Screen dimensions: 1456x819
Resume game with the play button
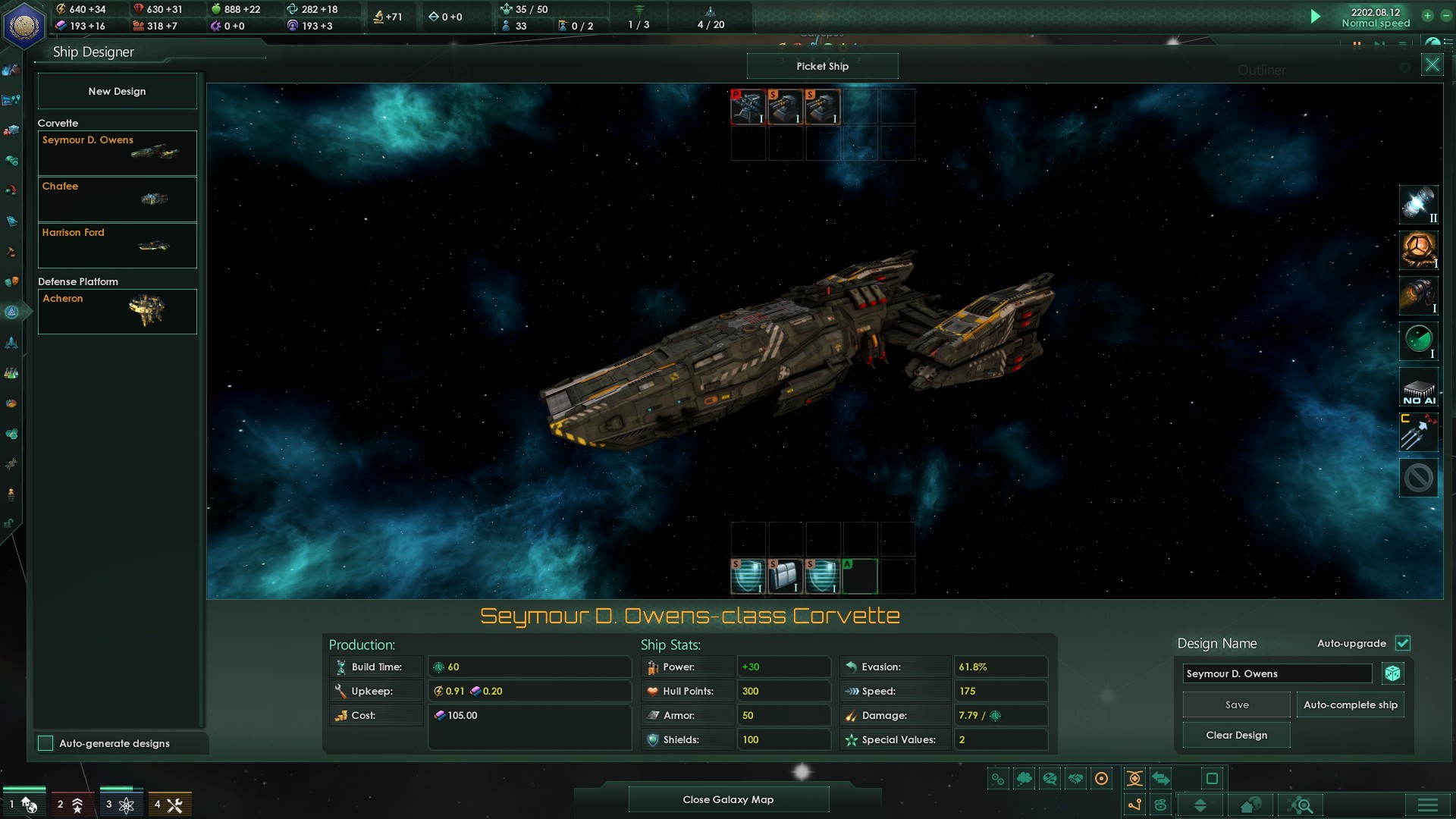coord(1316,17)
